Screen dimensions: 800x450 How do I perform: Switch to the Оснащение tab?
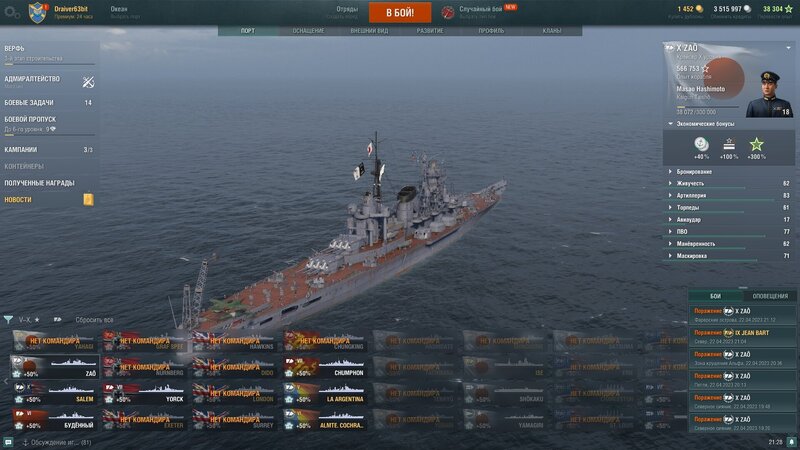pos(308,31)
